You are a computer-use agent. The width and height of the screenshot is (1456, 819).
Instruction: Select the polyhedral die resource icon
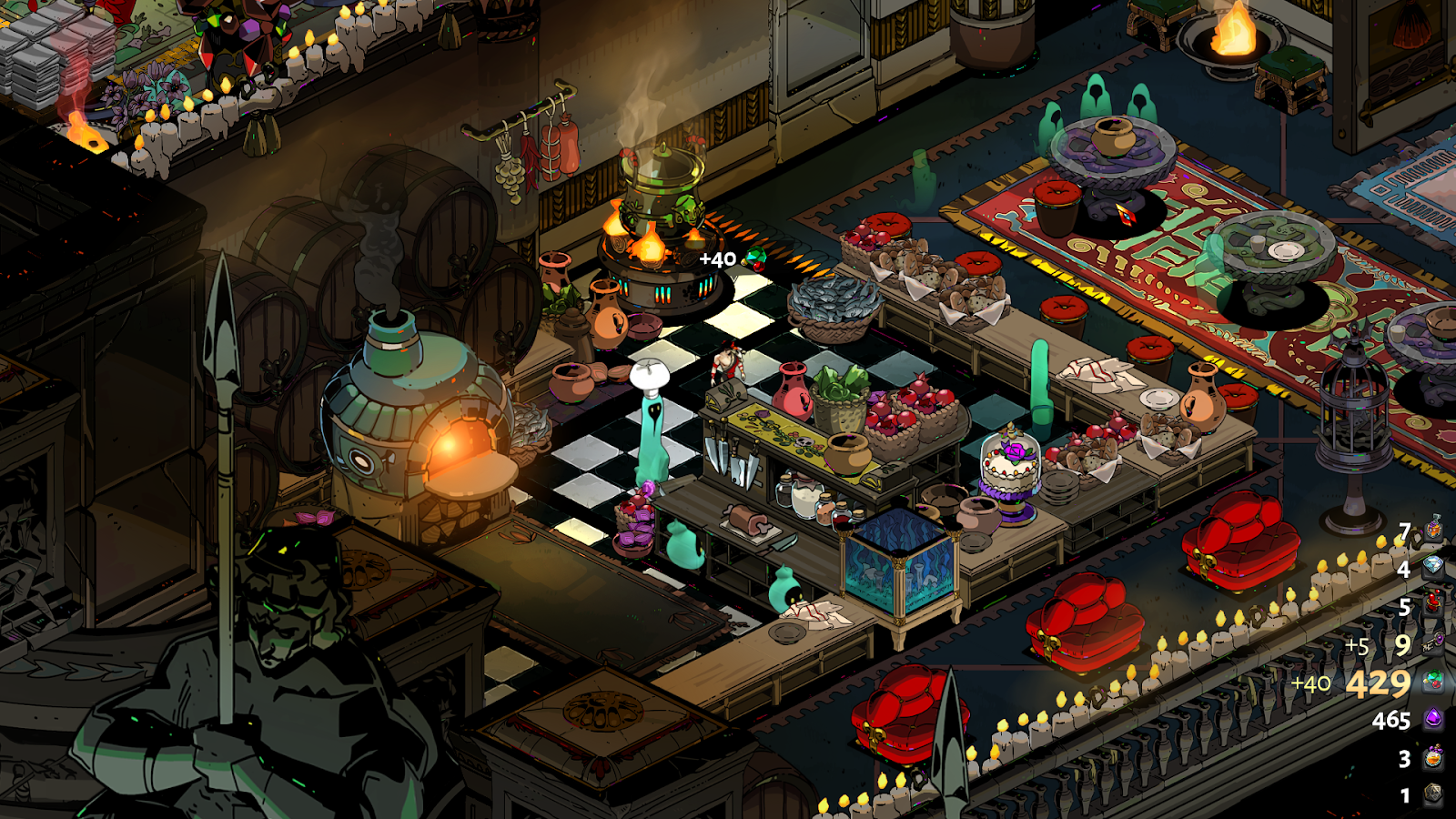(1434, 794)
